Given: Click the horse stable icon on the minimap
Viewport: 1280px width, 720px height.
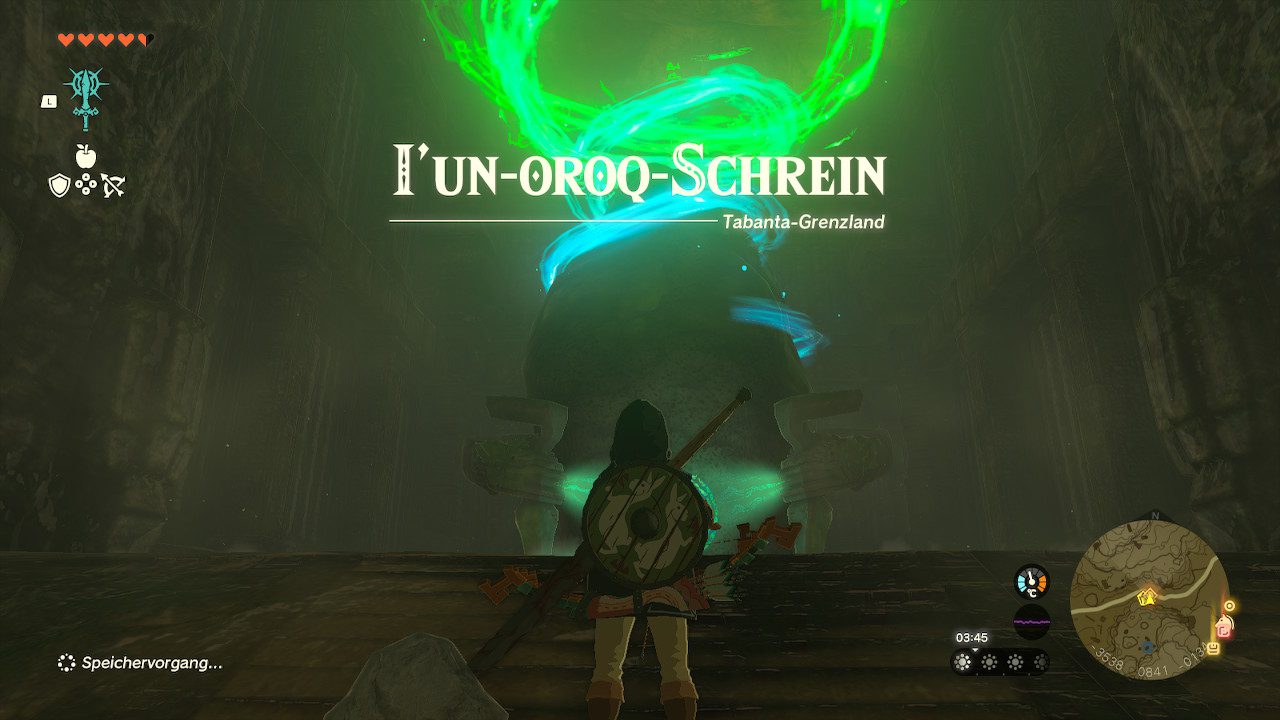Looking at the screenshot, I should coord(1225,625).
